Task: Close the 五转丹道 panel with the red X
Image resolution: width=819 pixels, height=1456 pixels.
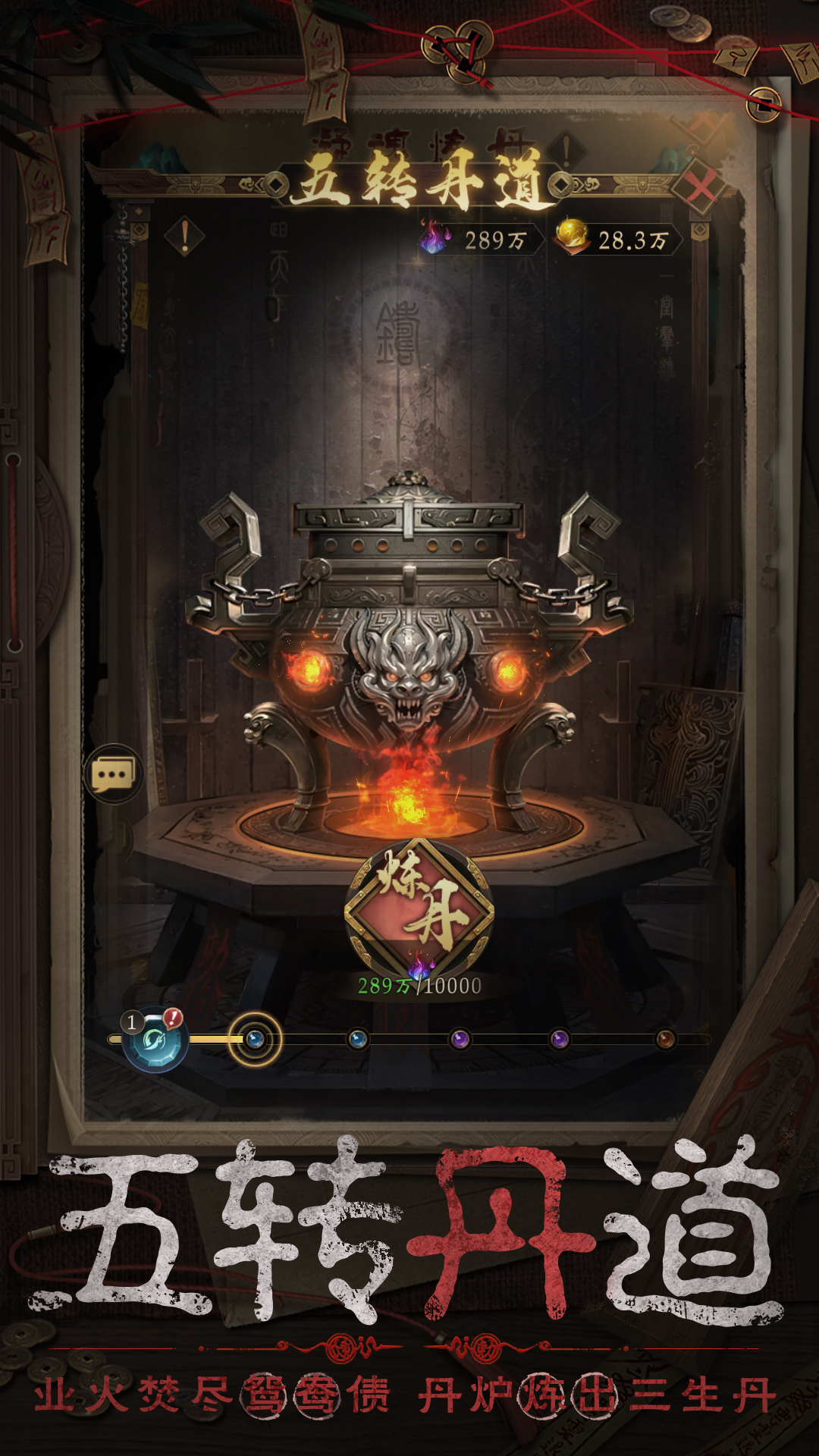Action: click(701, 187)
